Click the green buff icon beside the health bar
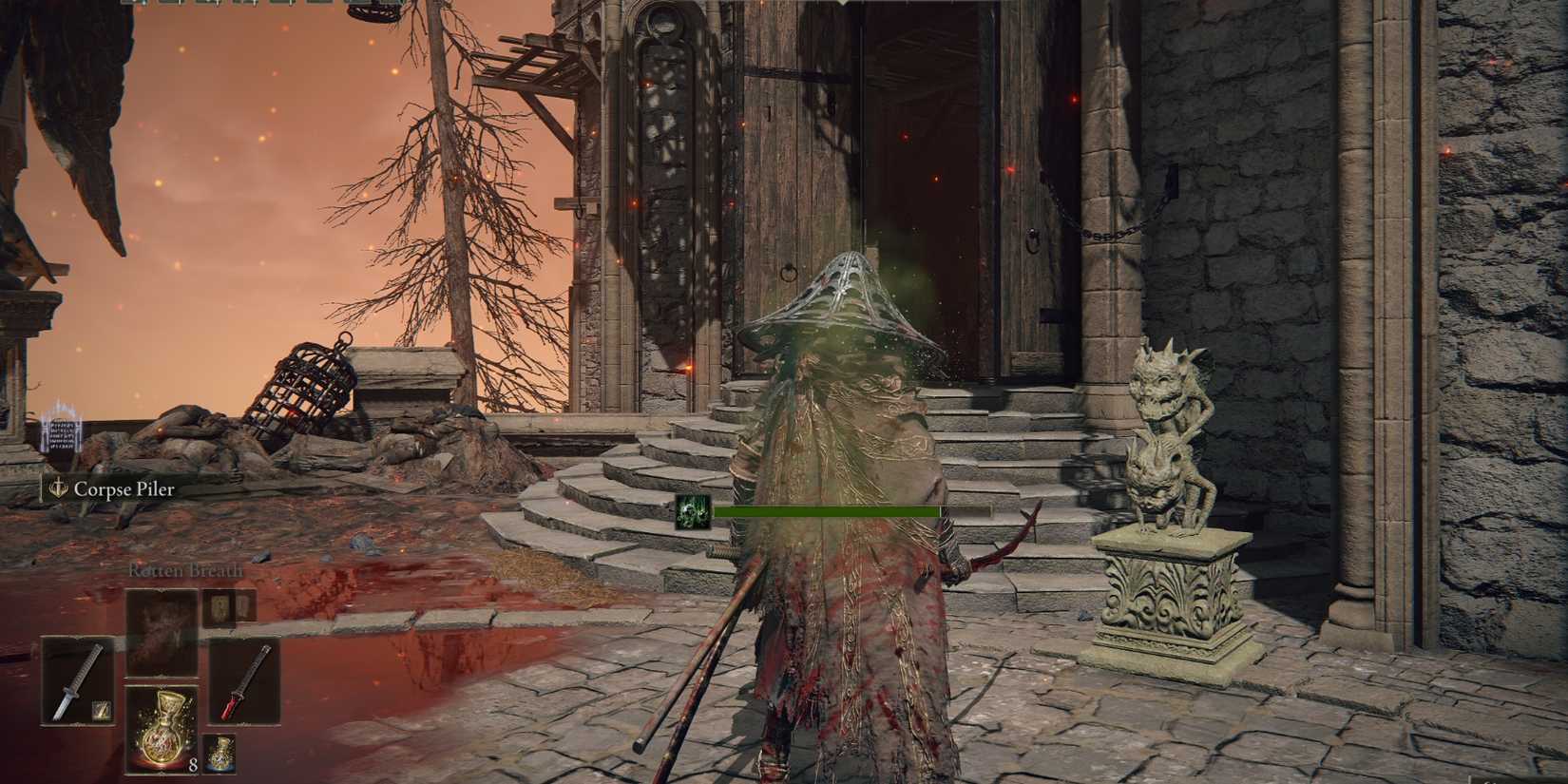 pos(694,513)
